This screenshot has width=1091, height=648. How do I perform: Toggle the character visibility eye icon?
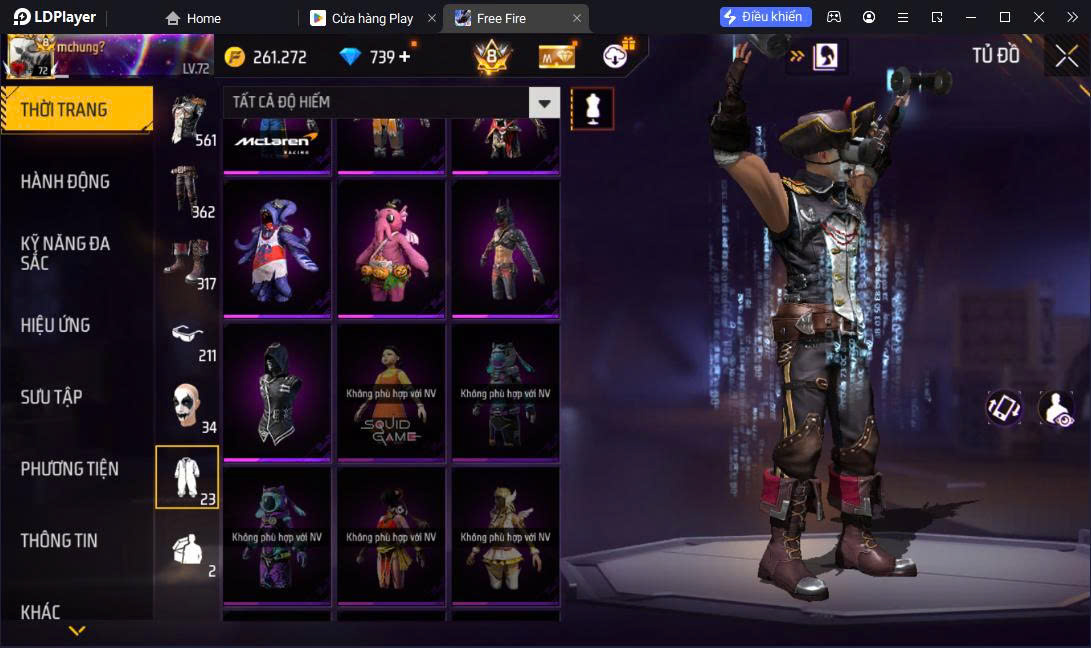(x=1055, y=408)
